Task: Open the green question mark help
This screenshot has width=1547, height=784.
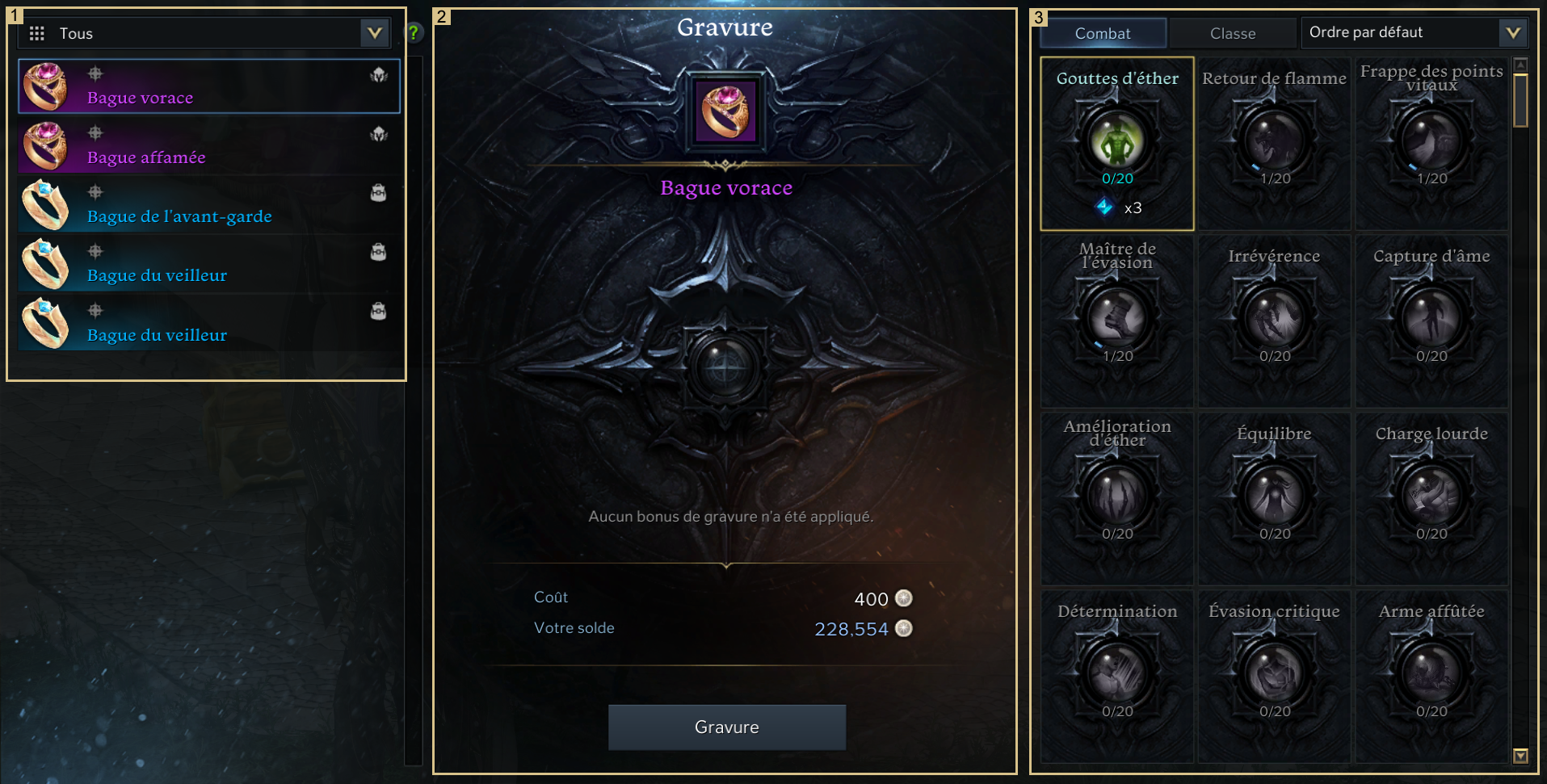Action: point(414,32)
